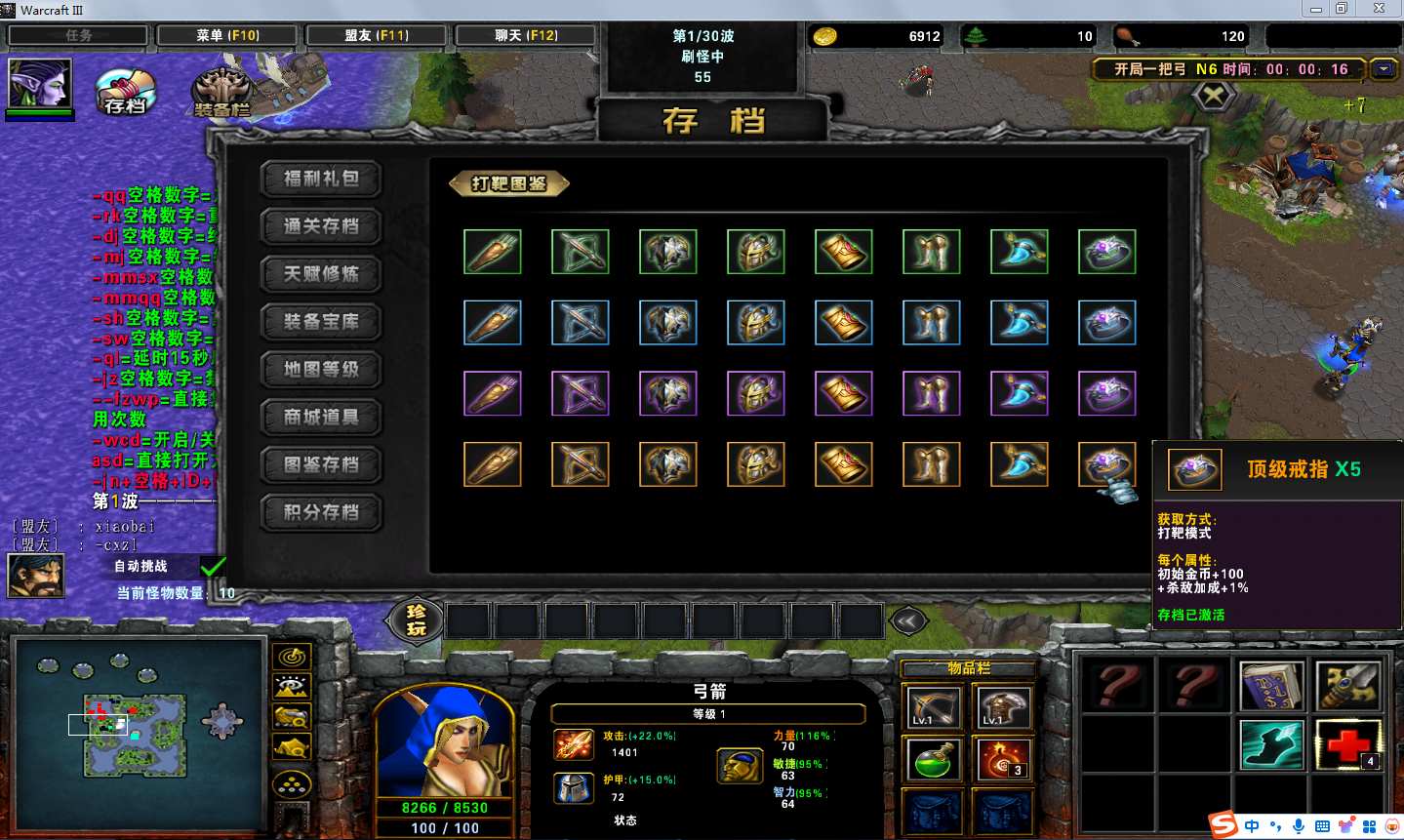Click the 珍玩 round button
The image size is (1404, 840).
click(x=417, y=620)
